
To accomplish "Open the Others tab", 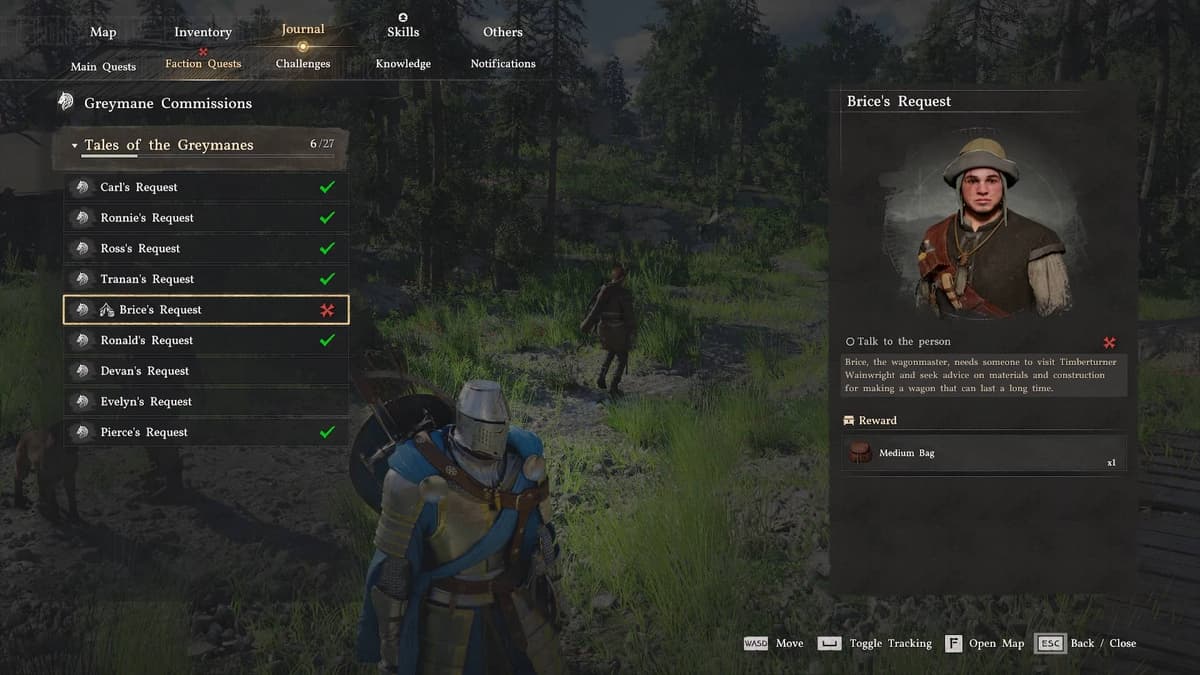I will pos(503,32).
